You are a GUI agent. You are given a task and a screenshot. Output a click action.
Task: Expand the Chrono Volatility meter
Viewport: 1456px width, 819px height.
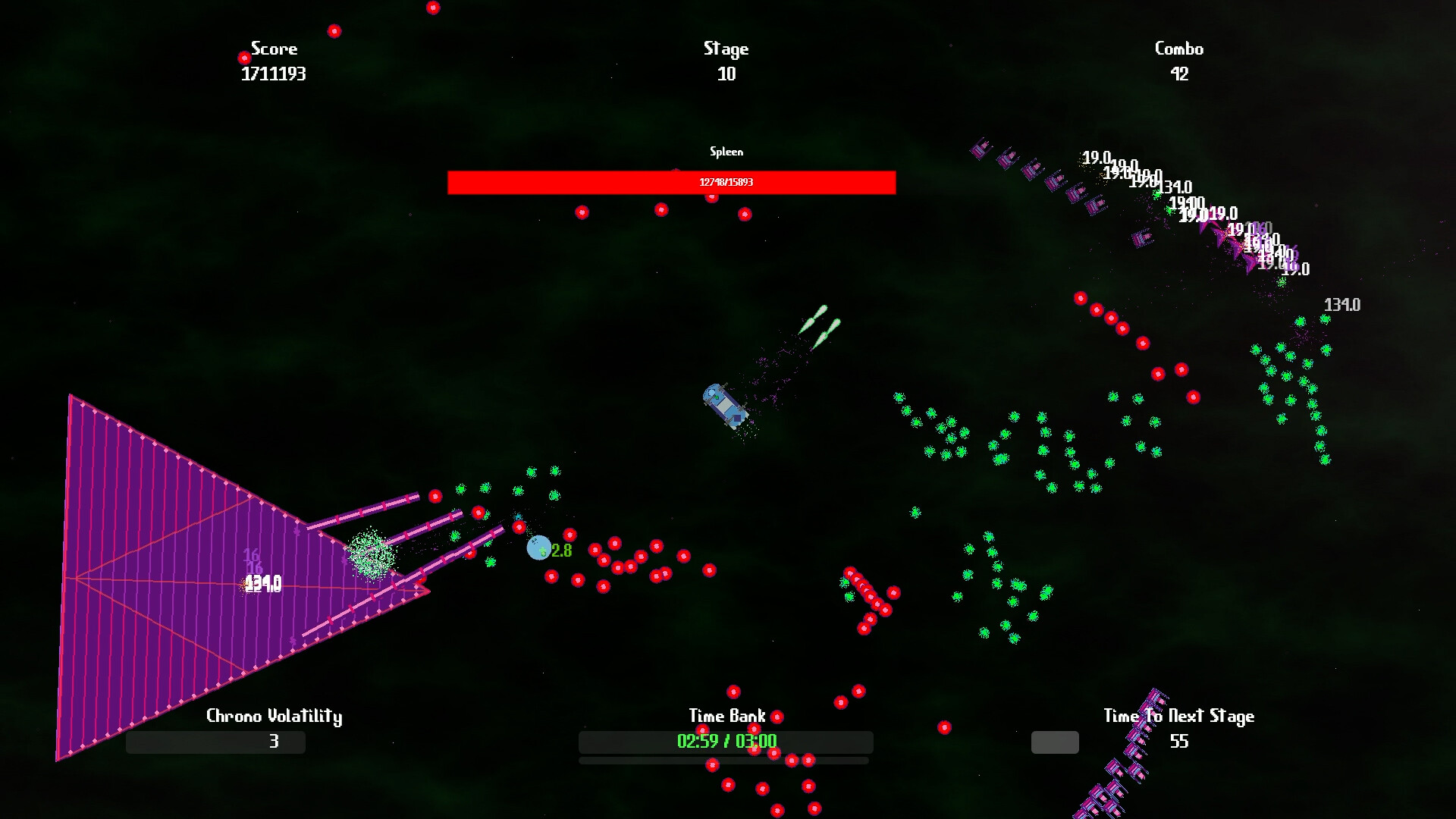point(216,742)
